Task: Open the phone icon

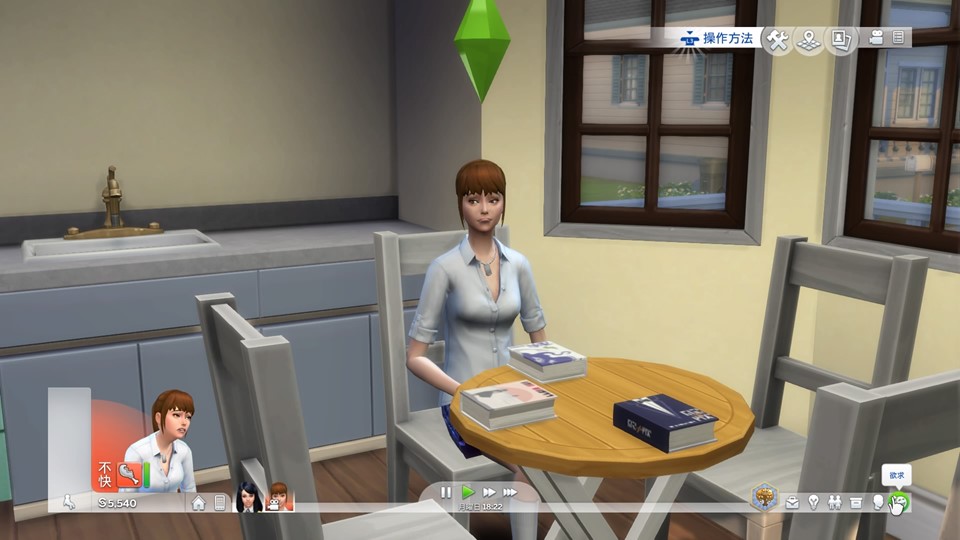Action: coord(220,503)
